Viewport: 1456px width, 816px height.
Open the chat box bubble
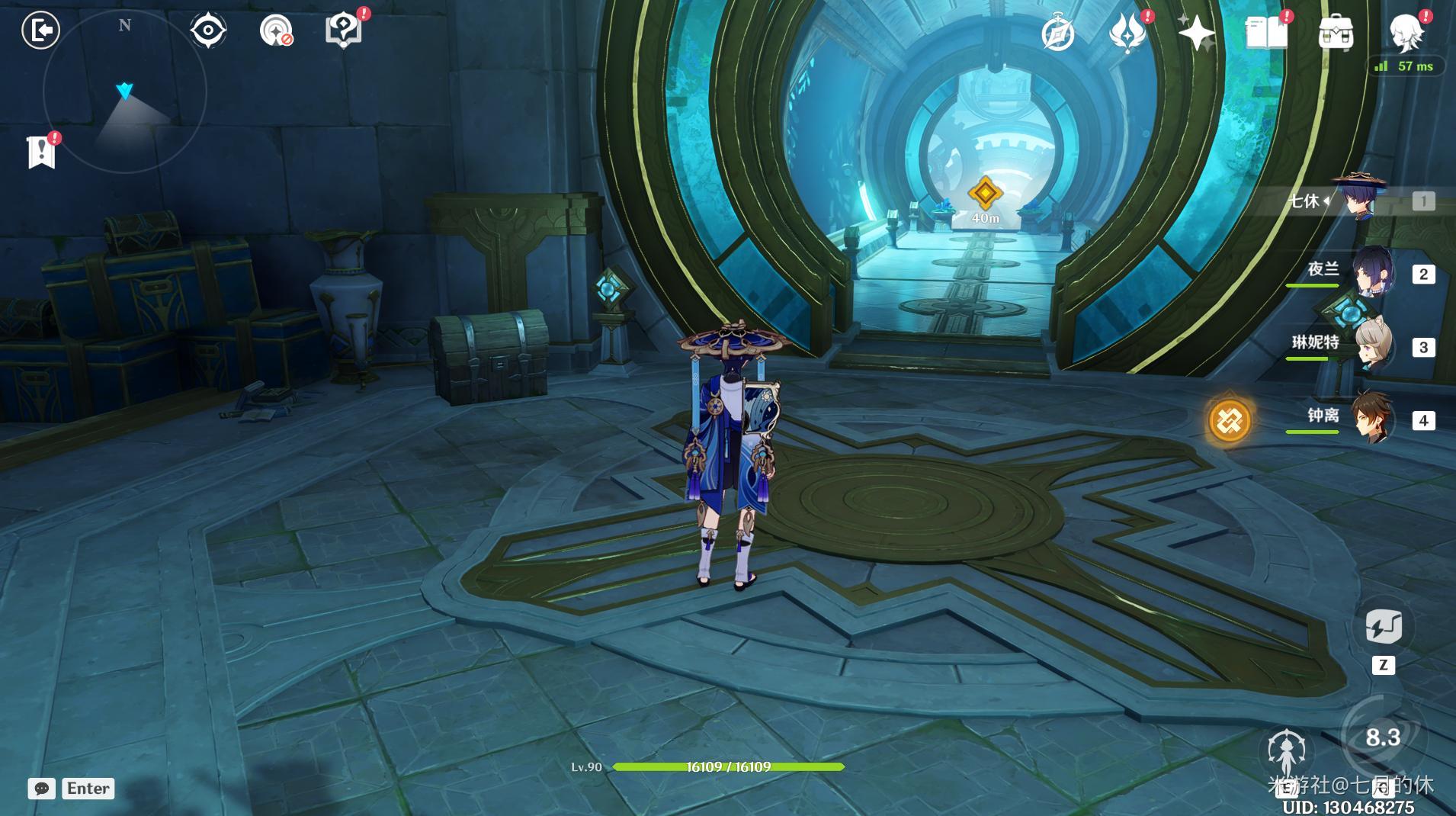(x=42, y=789)
